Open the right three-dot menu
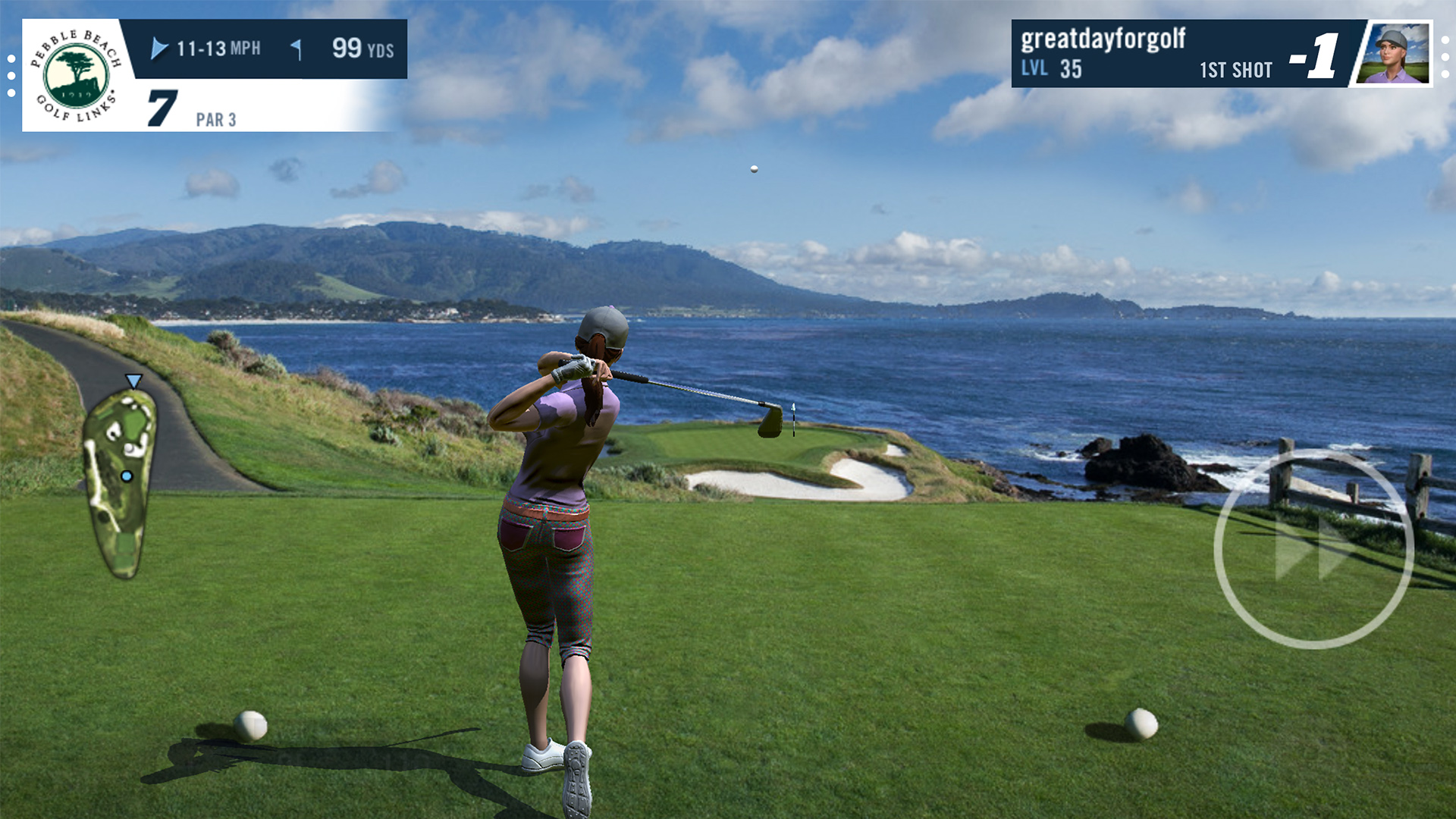Viewport: 1456px width, 819px height. pos(1445,55)
